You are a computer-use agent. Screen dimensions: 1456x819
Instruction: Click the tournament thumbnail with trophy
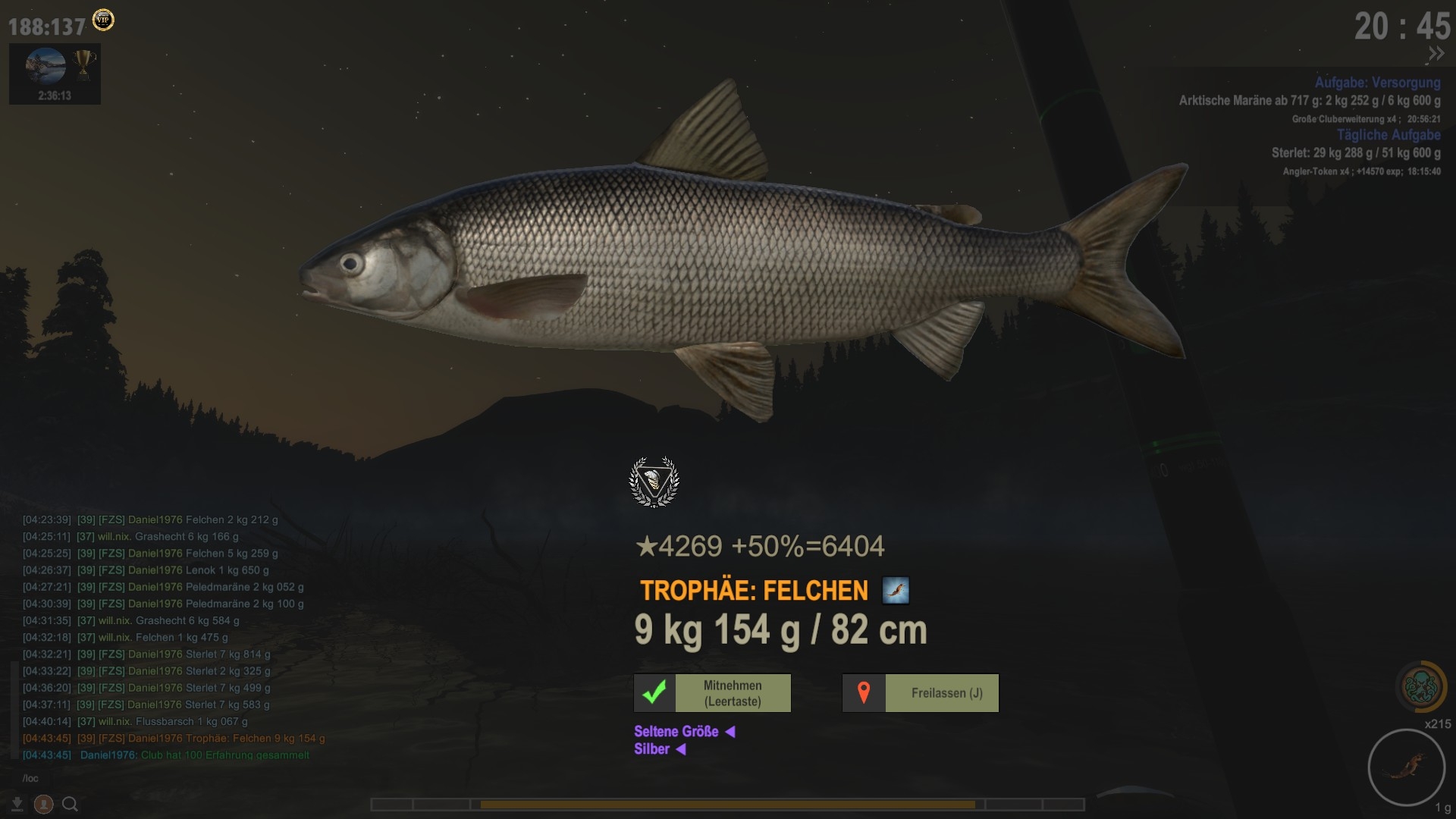(55, 74)
